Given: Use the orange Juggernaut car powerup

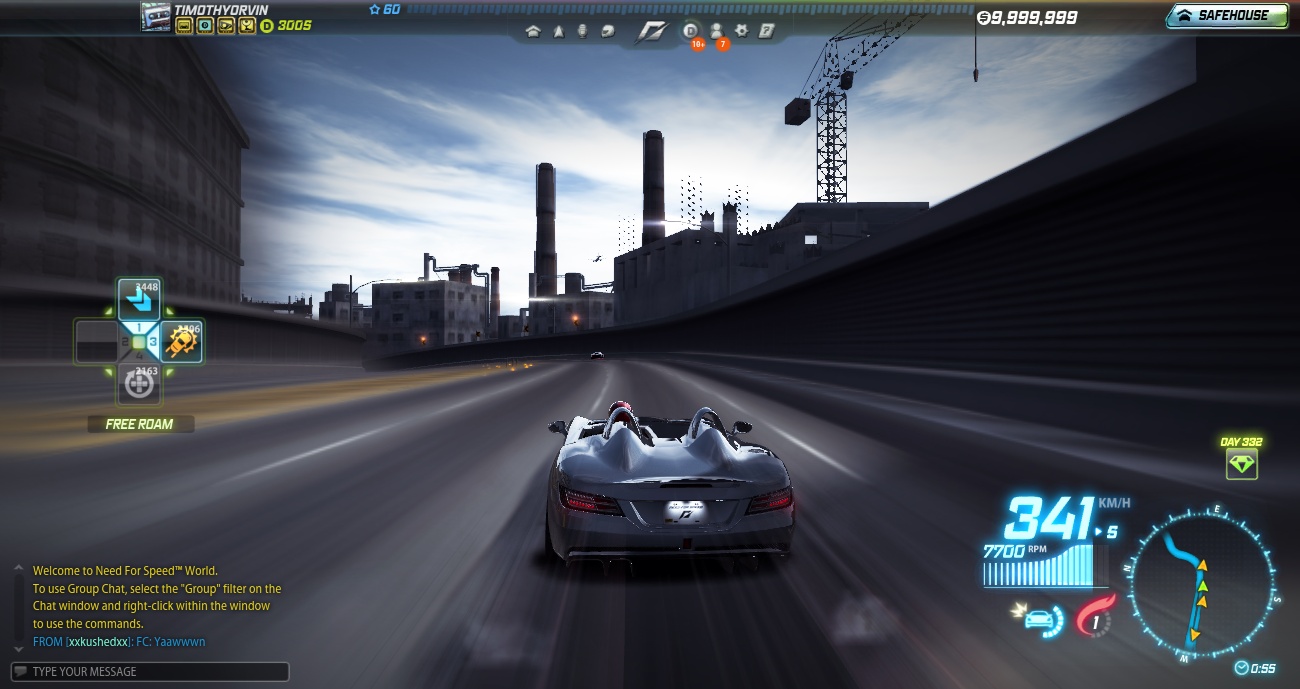Looking at the screenshot, I should click(181, 342).
